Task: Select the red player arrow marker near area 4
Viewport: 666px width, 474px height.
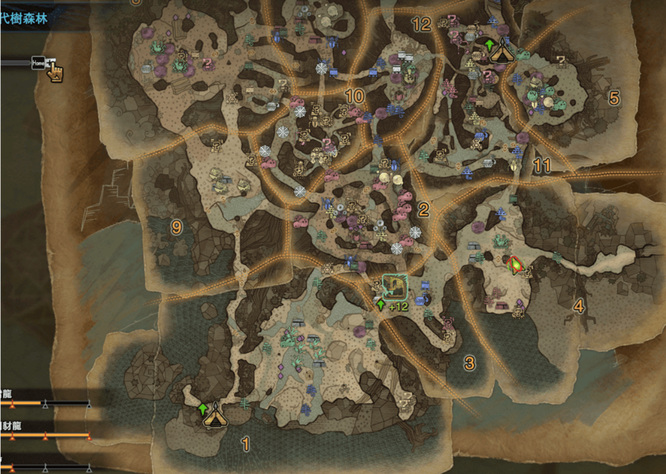Action: [x=516, y=265]
